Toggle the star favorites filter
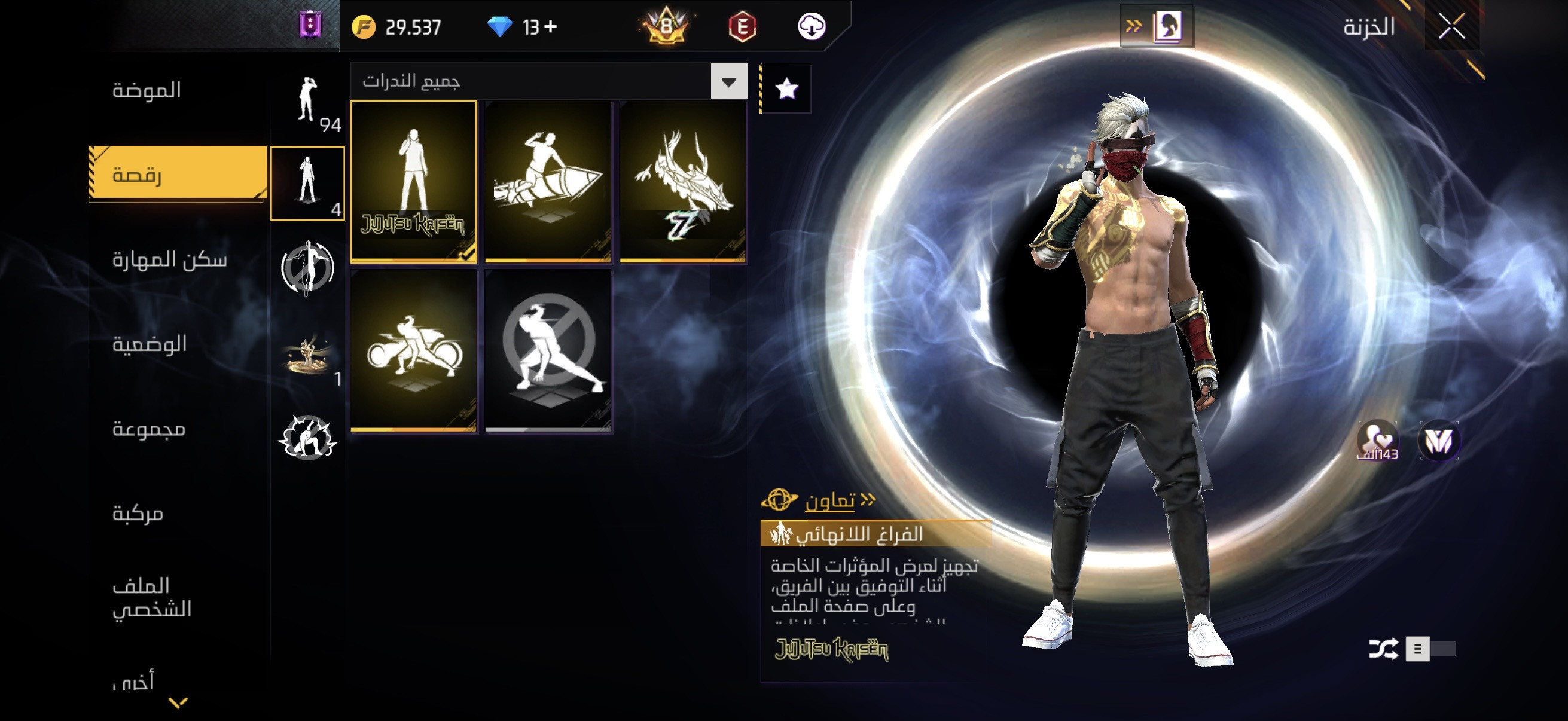Image resolution: width=1568 pixels, height=721 pixels. click(786, 89)
